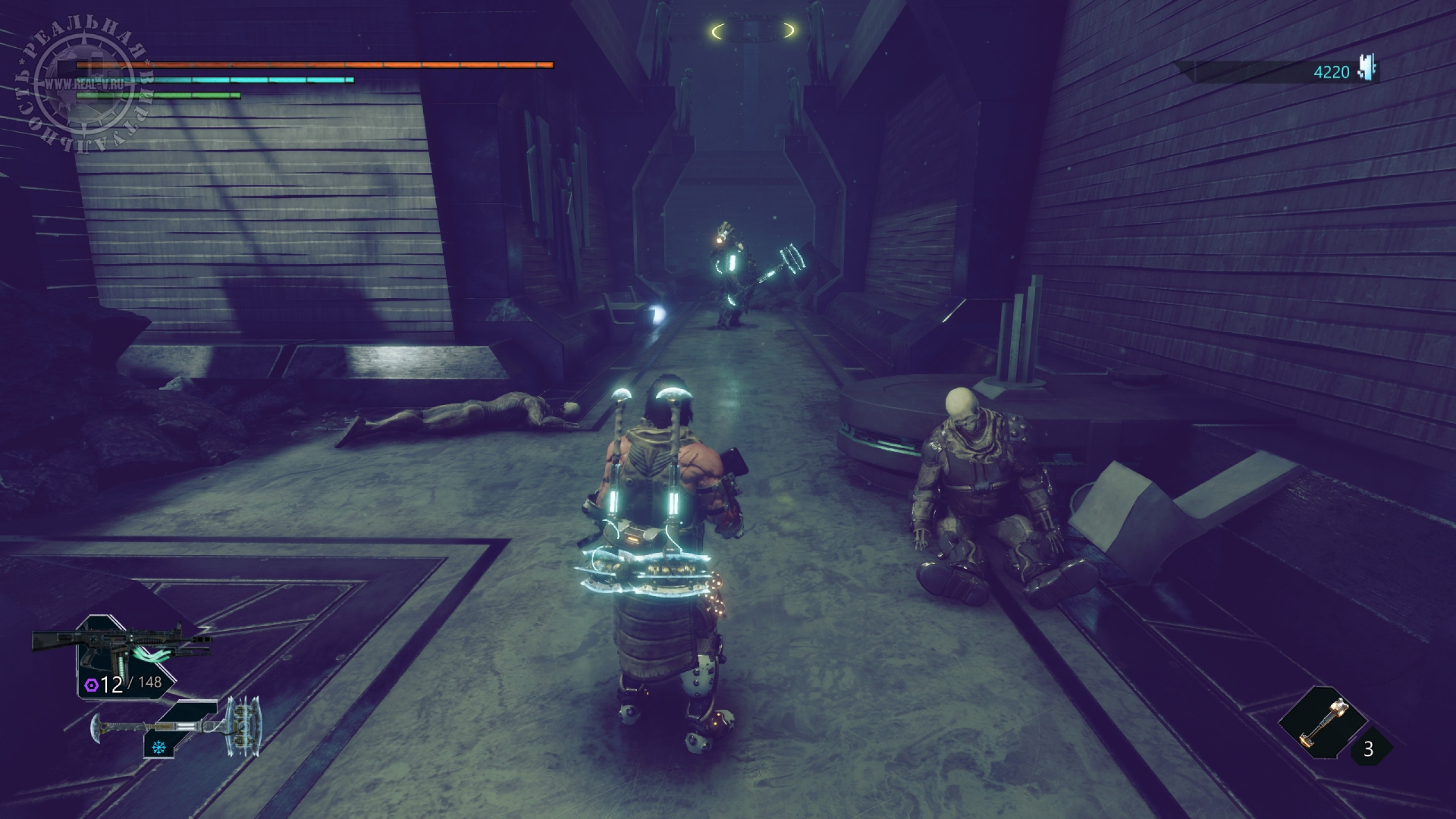Click the snowflake frost element icon
Image resolution: width=1456 pixels, height=819 pixels.
158,748
